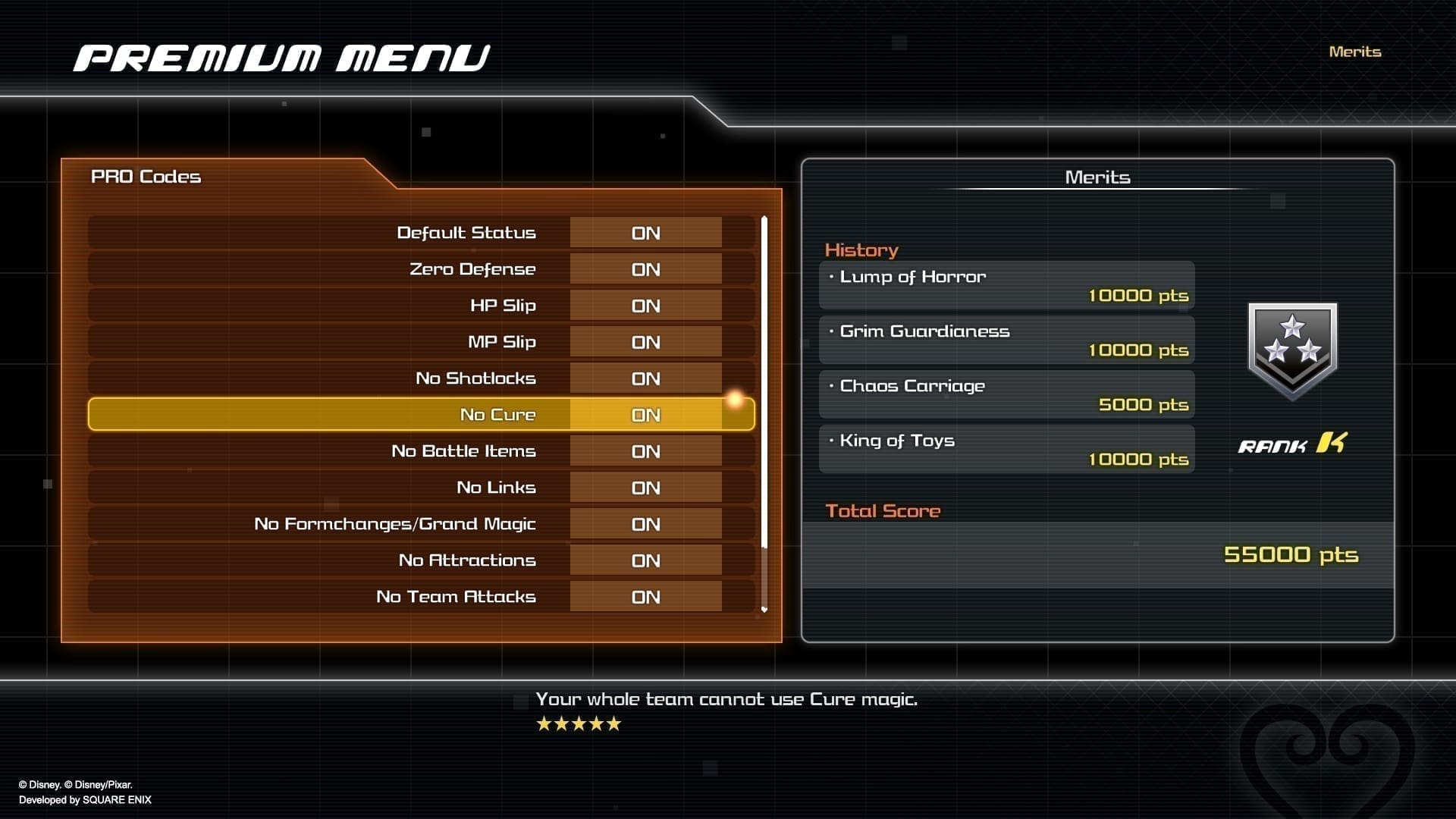Viewport: 1456px width, 819px height.
Task: Toggle the Default Status PRO code
Action: tap(645, 233)
